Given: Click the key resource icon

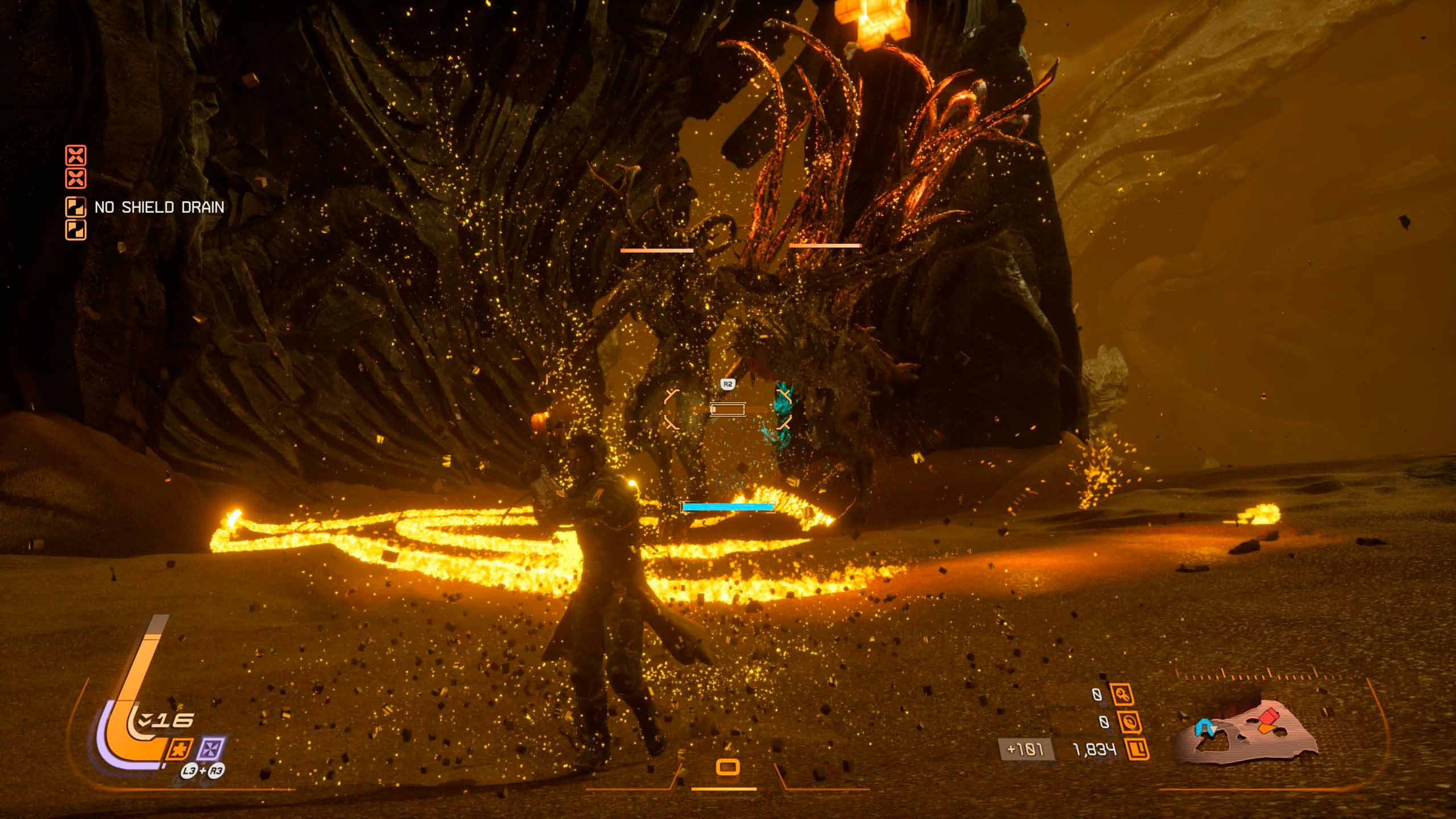Looking at the screenshot, I should pyautogui.click(x=1122, y=694).
